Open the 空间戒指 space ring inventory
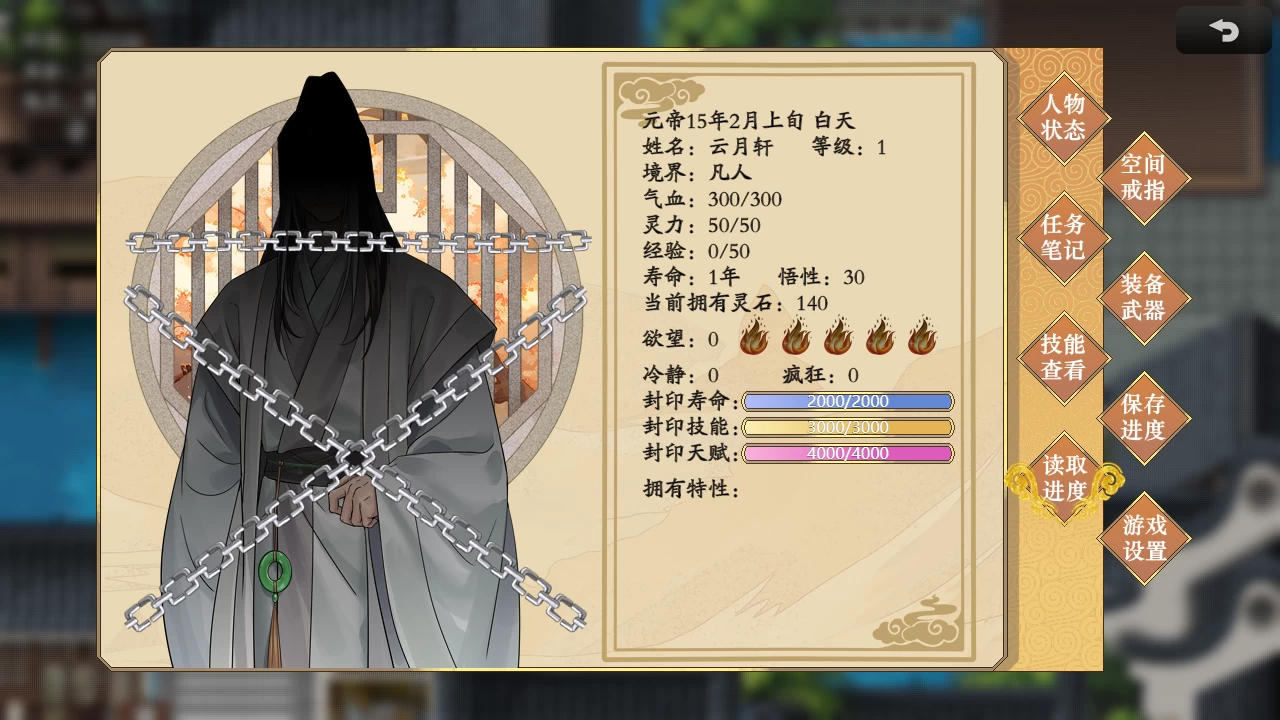The image size is (1280, 720). [1146, 178]
